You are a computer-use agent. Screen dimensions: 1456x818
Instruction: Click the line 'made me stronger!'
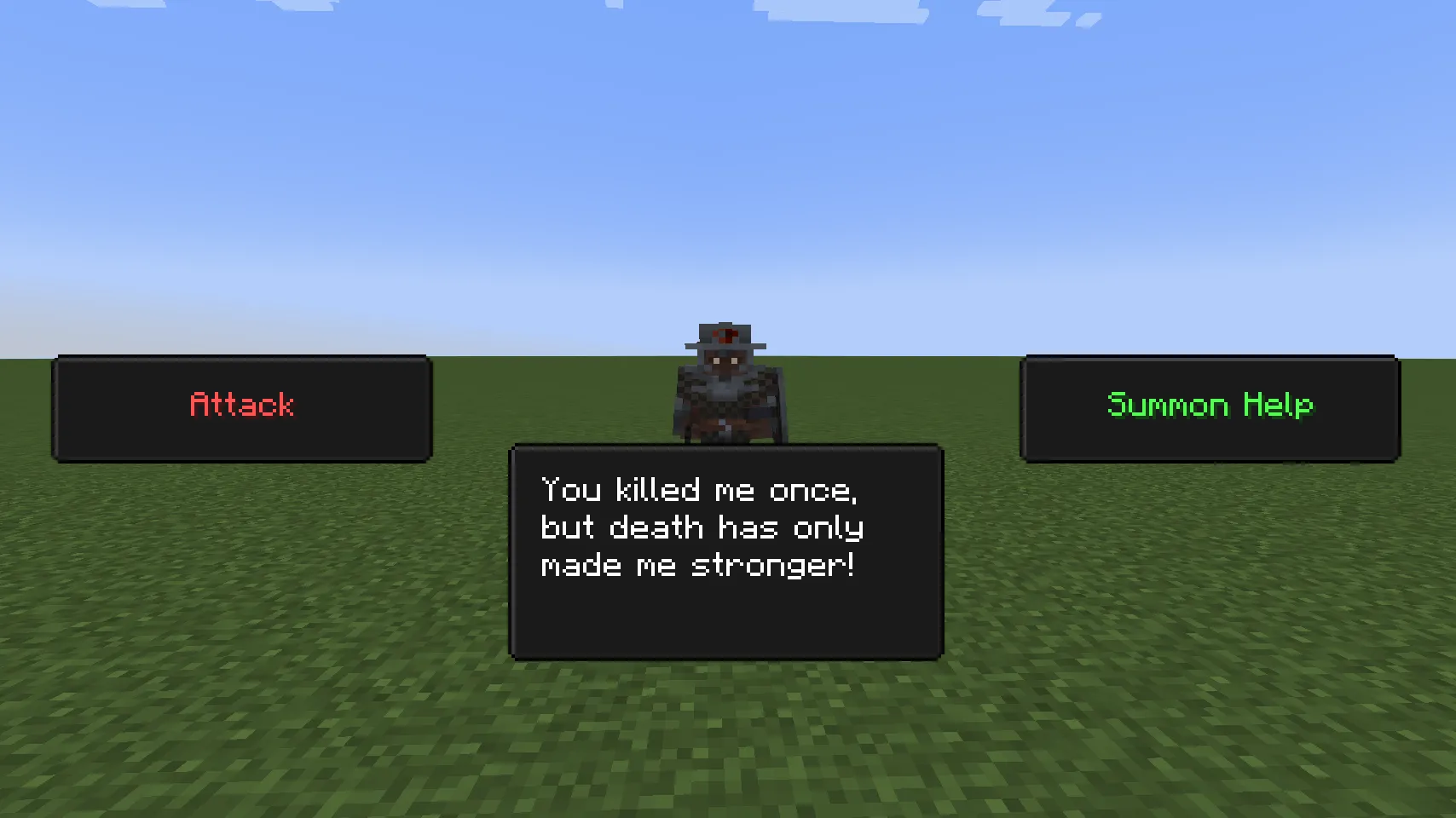(x=701, y=564)
